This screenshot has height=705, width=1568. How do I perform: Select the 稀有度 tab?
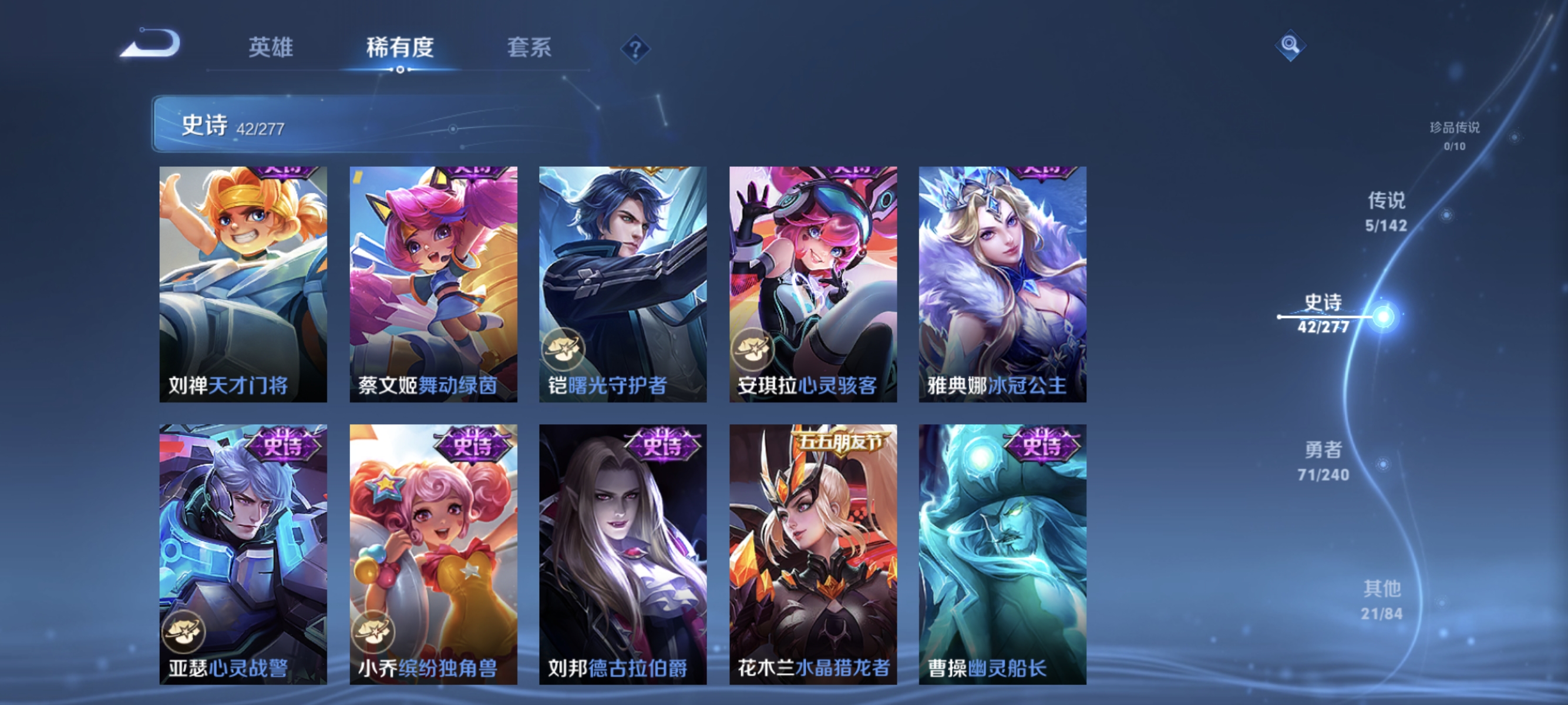402,49
